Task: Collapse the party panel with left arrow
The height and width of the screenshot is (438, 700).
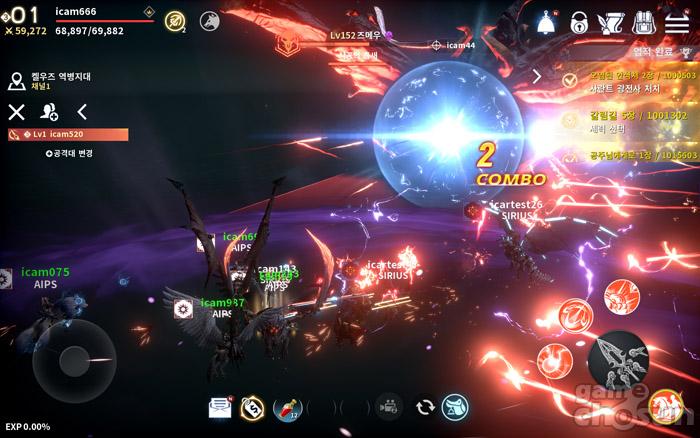Action: (82, 112)
